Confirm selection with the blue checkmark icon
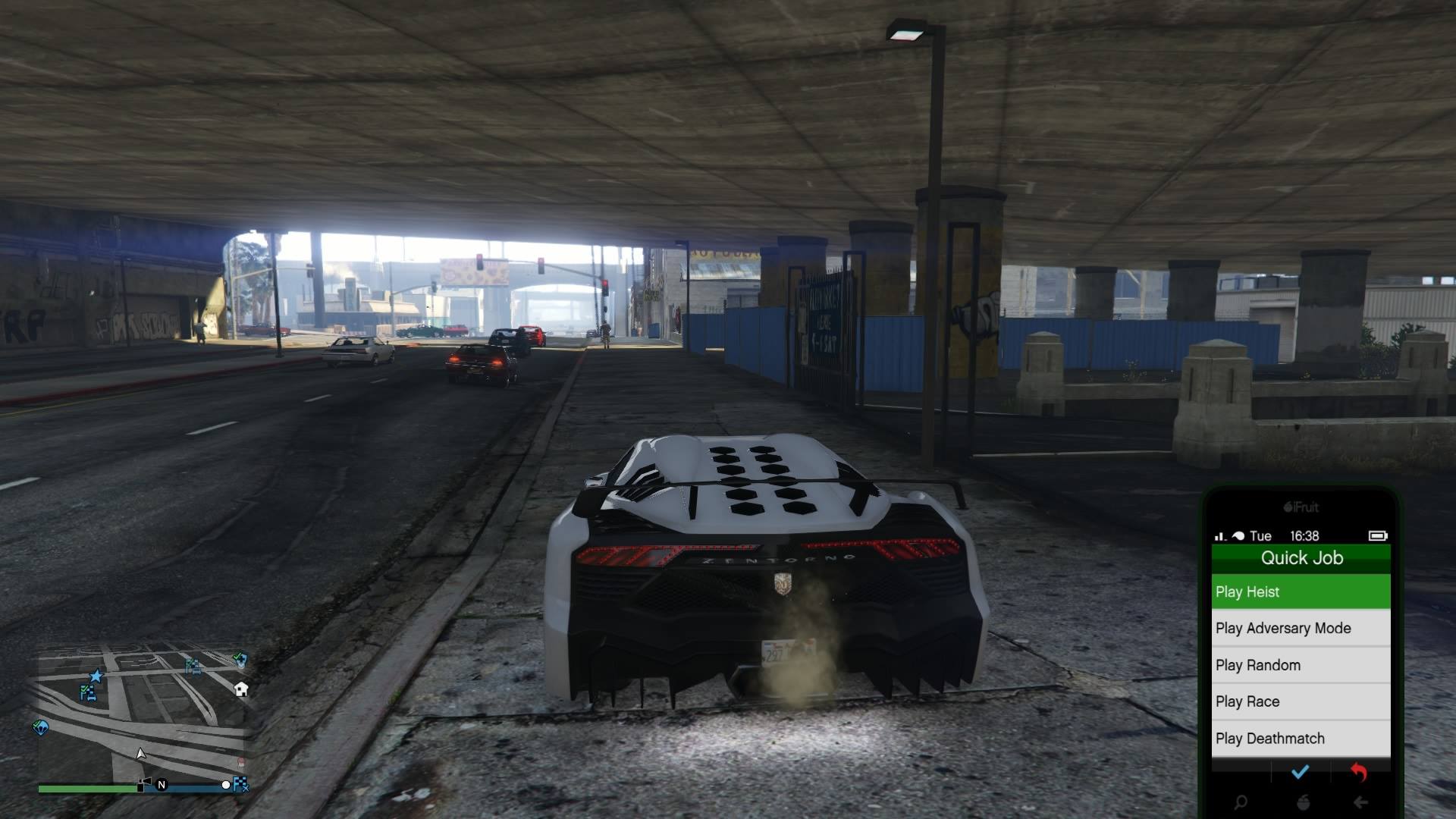 point(1301,771)
